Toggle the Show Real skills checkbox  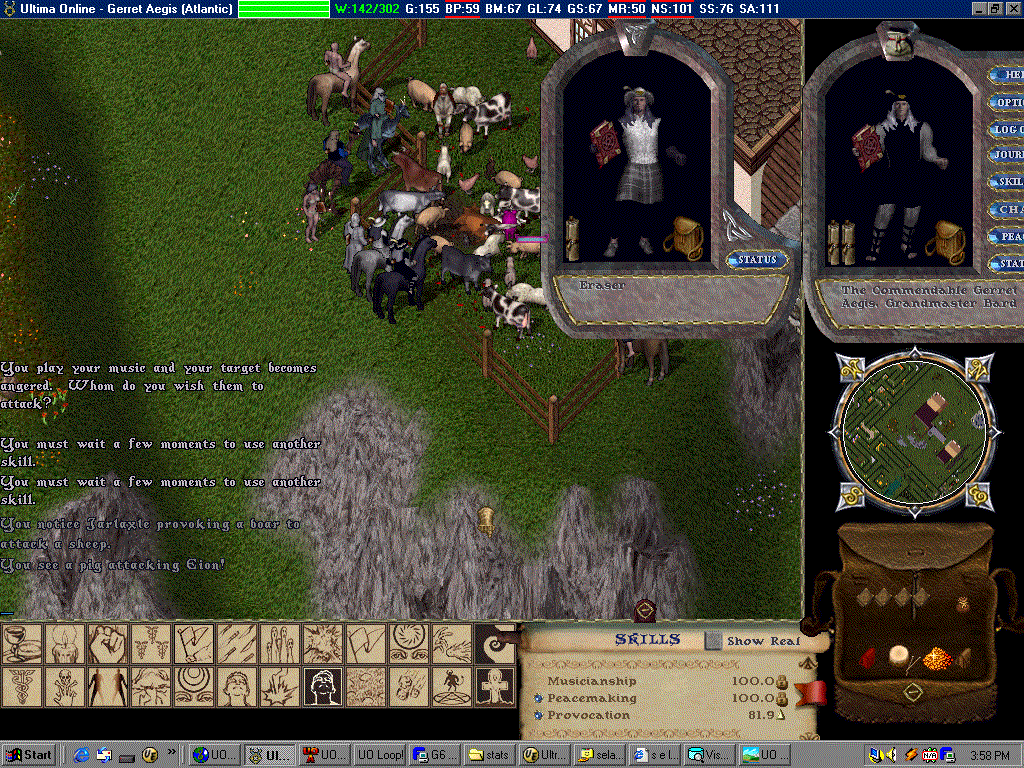[x=713, y=640]
